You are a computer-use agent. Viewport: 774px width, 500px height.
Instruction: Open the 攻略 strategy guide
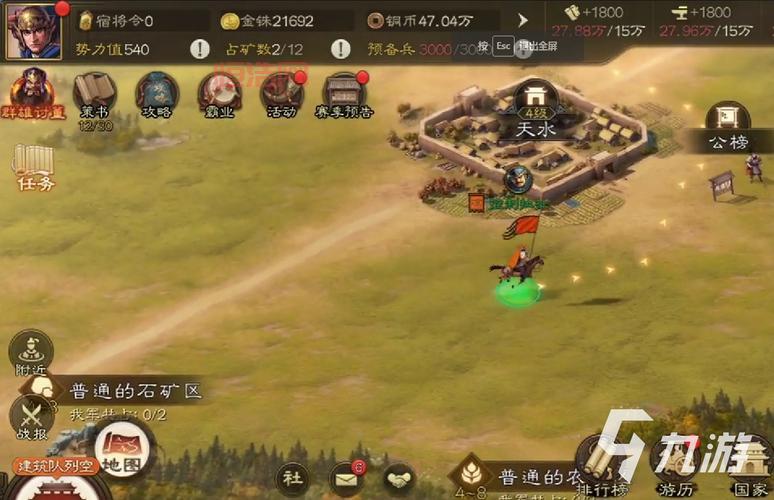[157, 94]
